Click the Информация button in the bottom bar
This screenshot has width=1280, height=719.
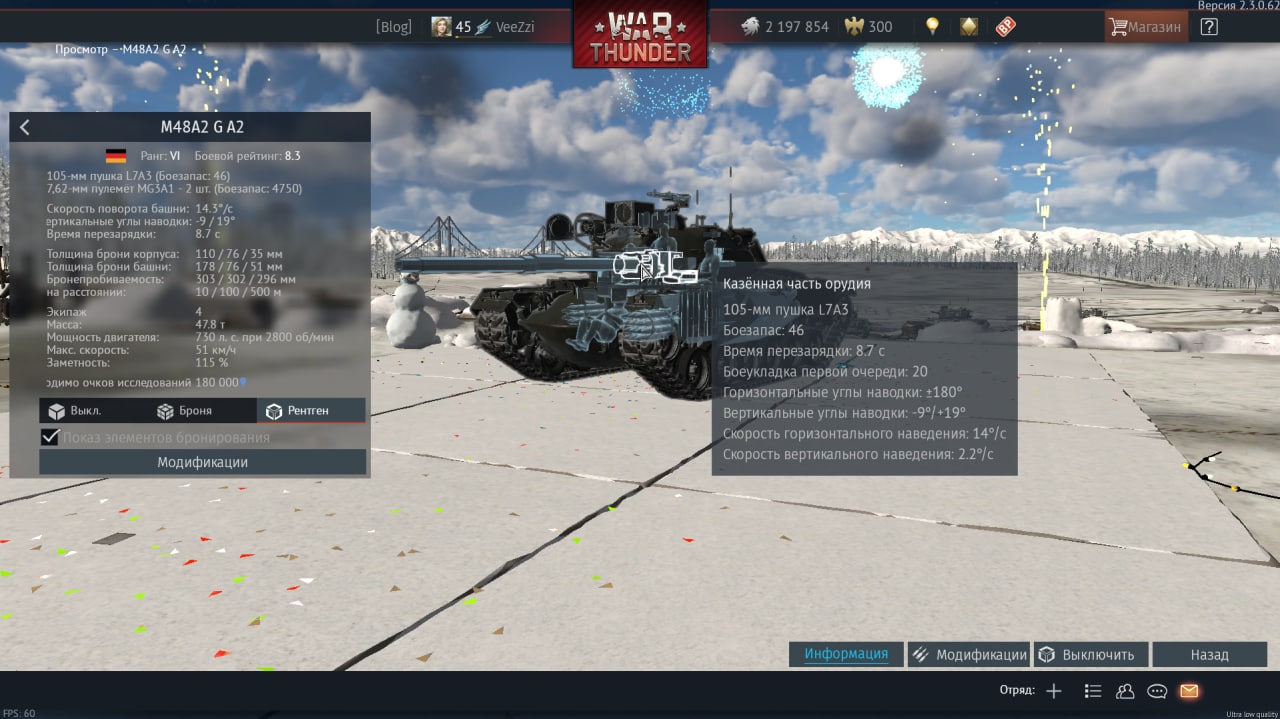tap(846, 654)
